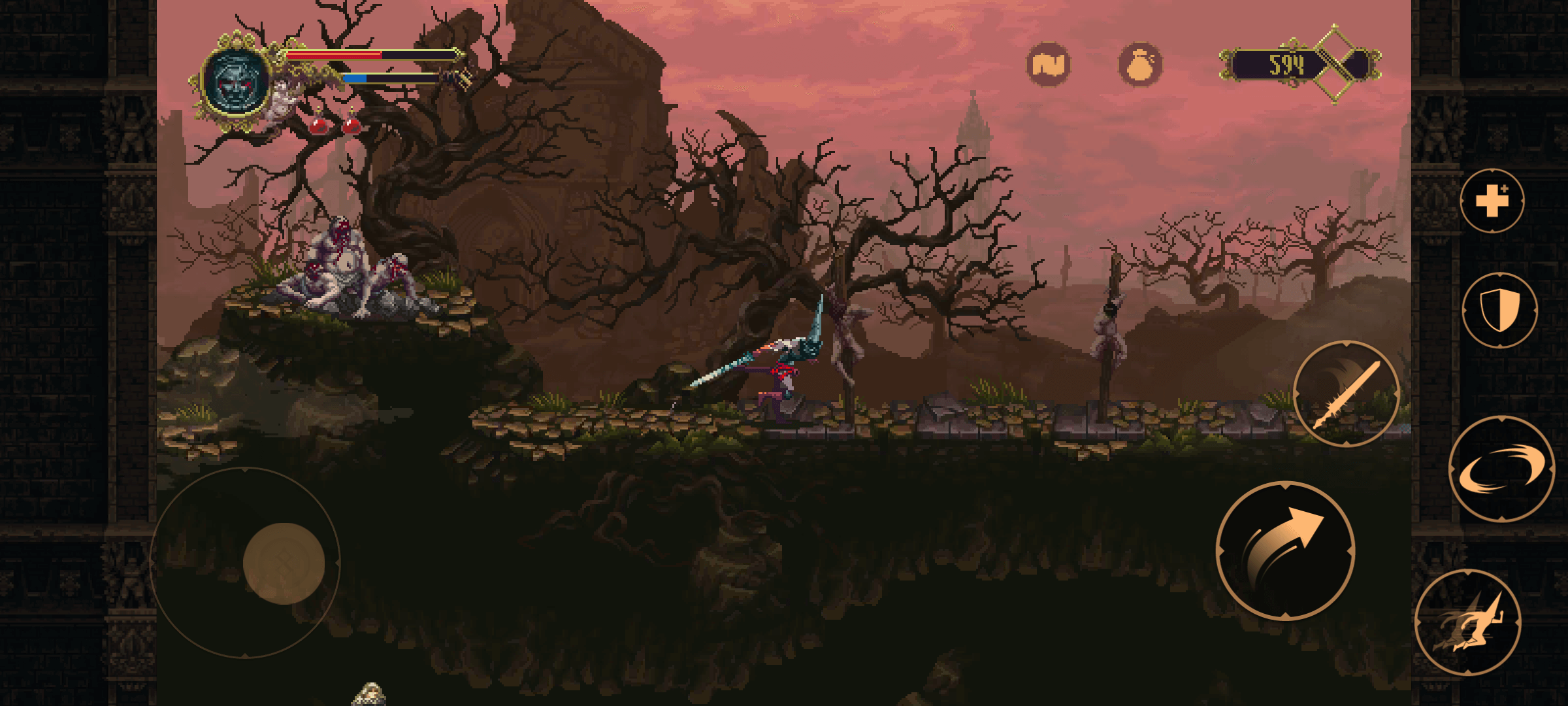Tap the virtual joystick thumb
The height and width of the screenshot is (706, 1568).
click(x=284, y=563)
